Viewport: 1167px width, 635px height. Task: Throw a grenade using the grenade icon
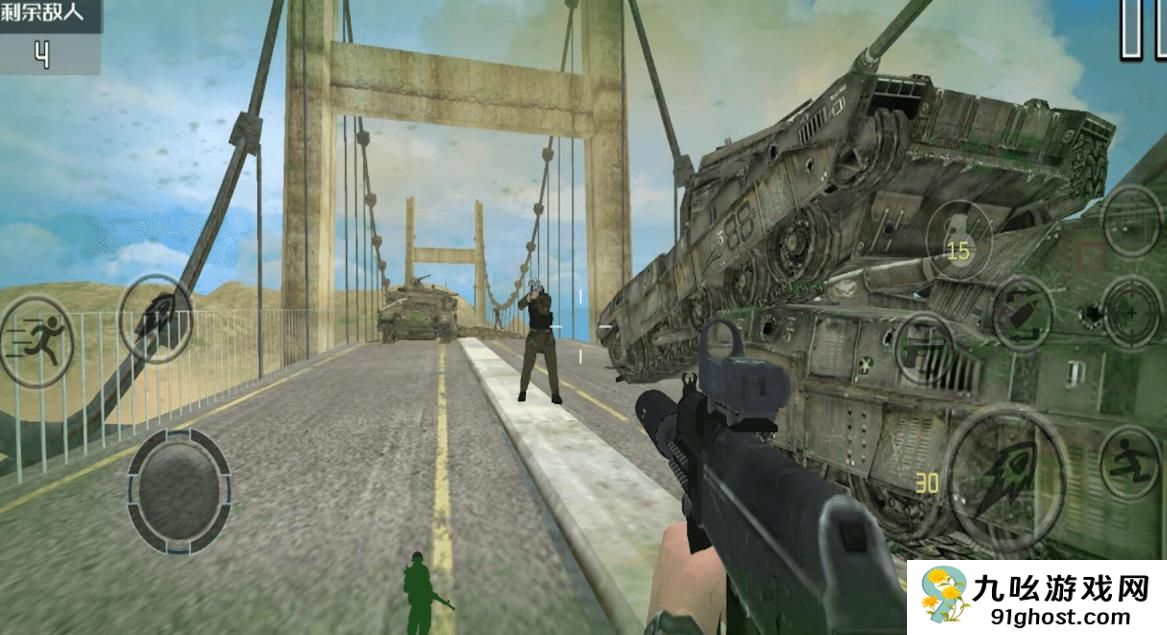click(x=958, y=237)
